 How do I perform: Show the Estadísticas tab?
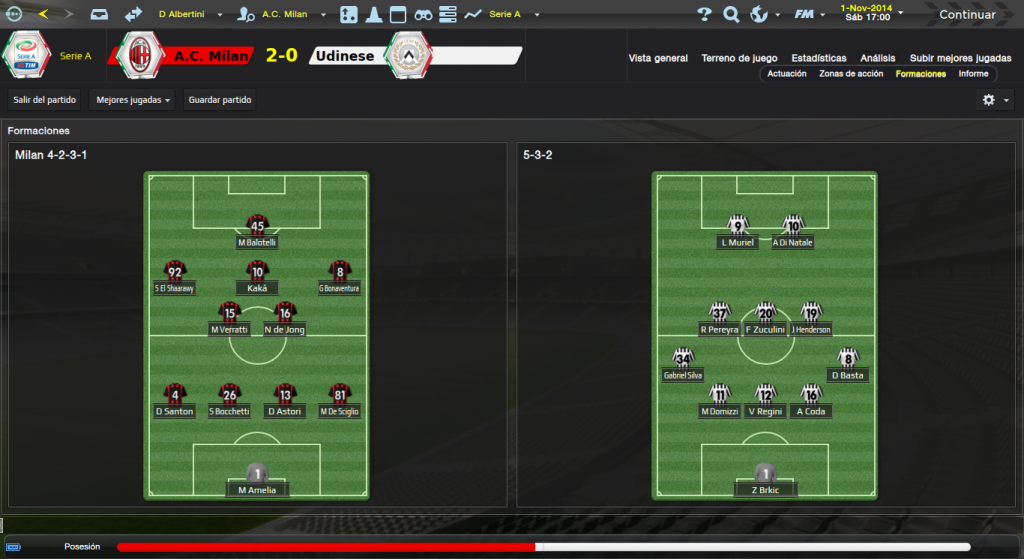tap(818, 58)
